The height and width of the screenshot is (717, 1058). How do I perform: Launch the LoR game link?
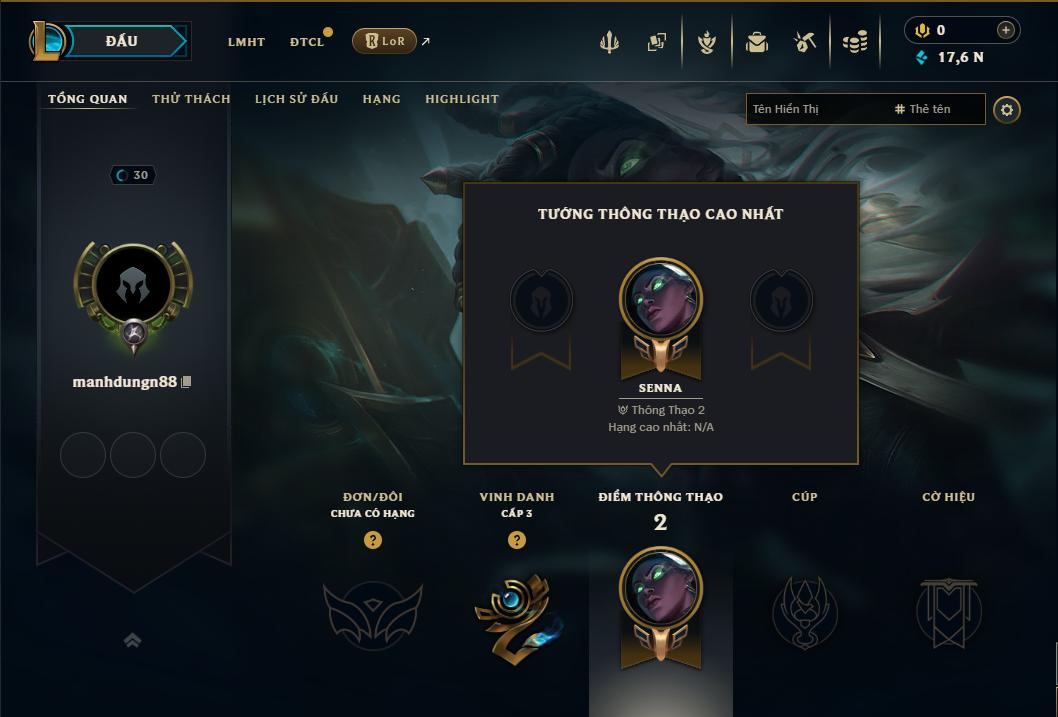[x=385, y=41]
